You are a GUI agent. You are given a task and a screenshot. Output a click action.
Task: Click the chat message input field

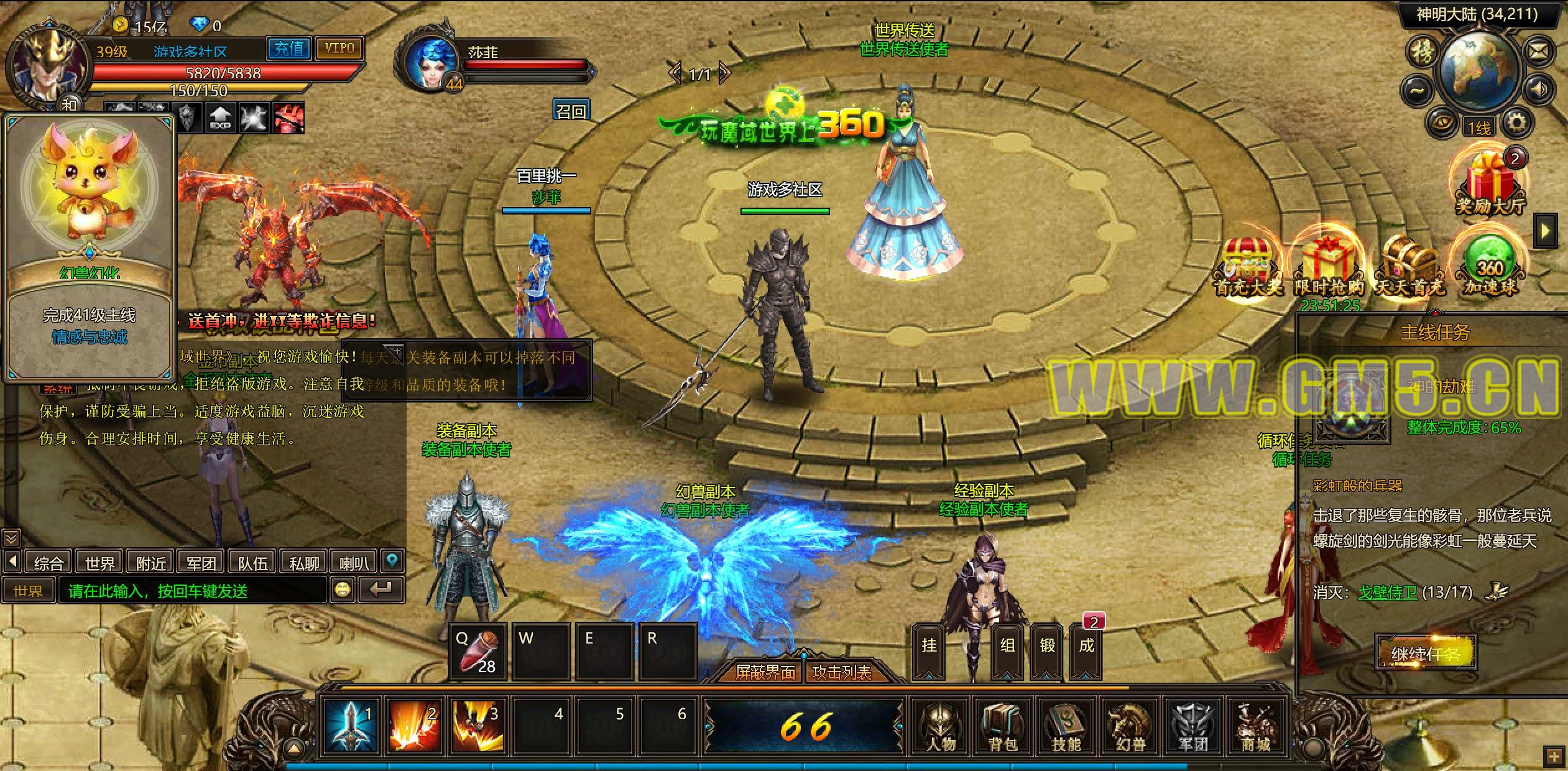click(191, 590)
